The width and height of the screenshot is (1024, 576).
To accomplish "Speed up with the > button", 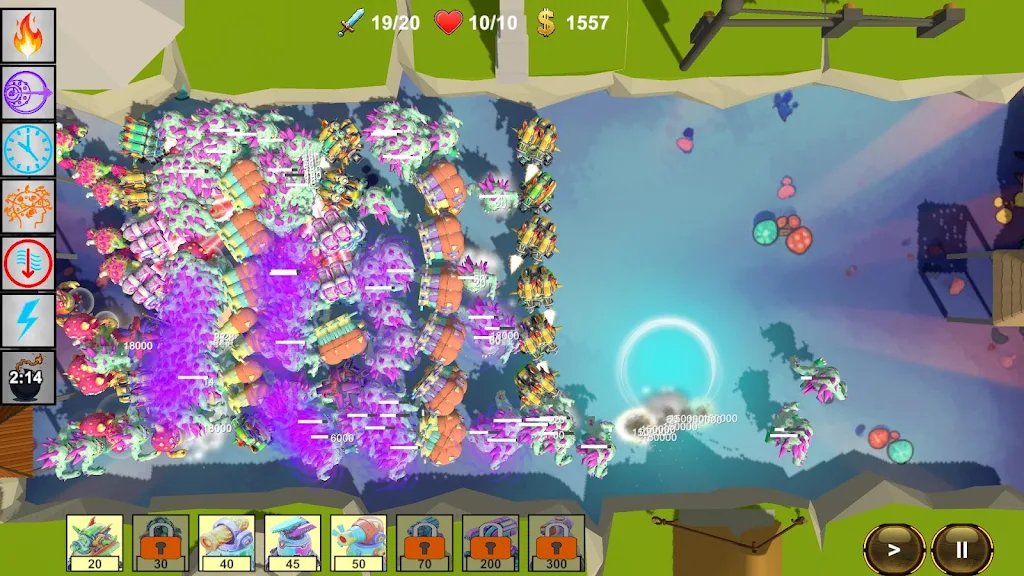I will [x=894, y=549].
